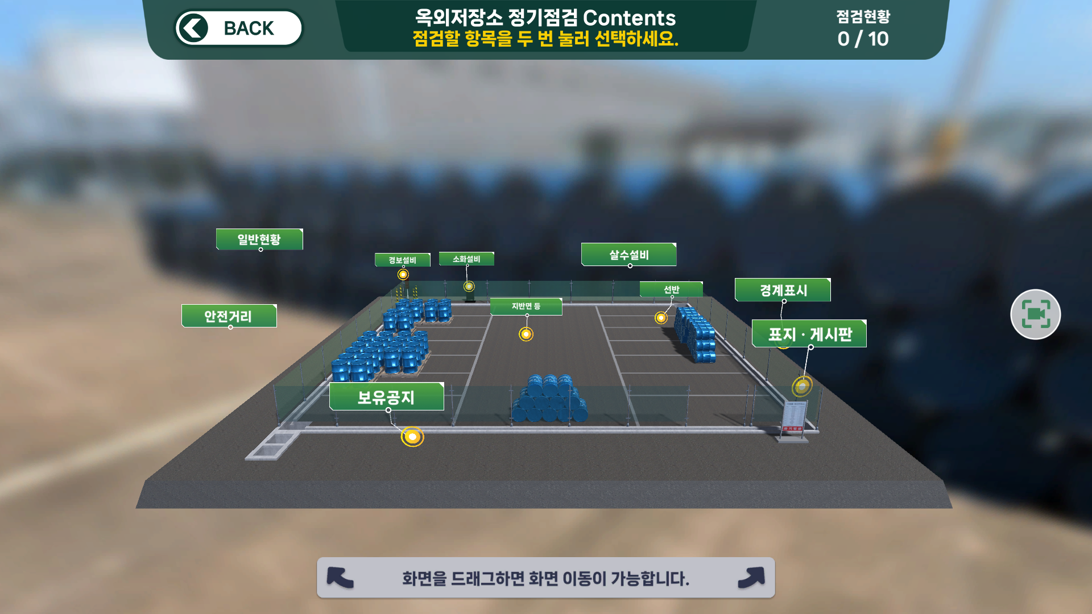Choose the 안전거리 inspection item
Image resolution: width=1092 pixels, height=614 pixels.
[x=228, y=316]
